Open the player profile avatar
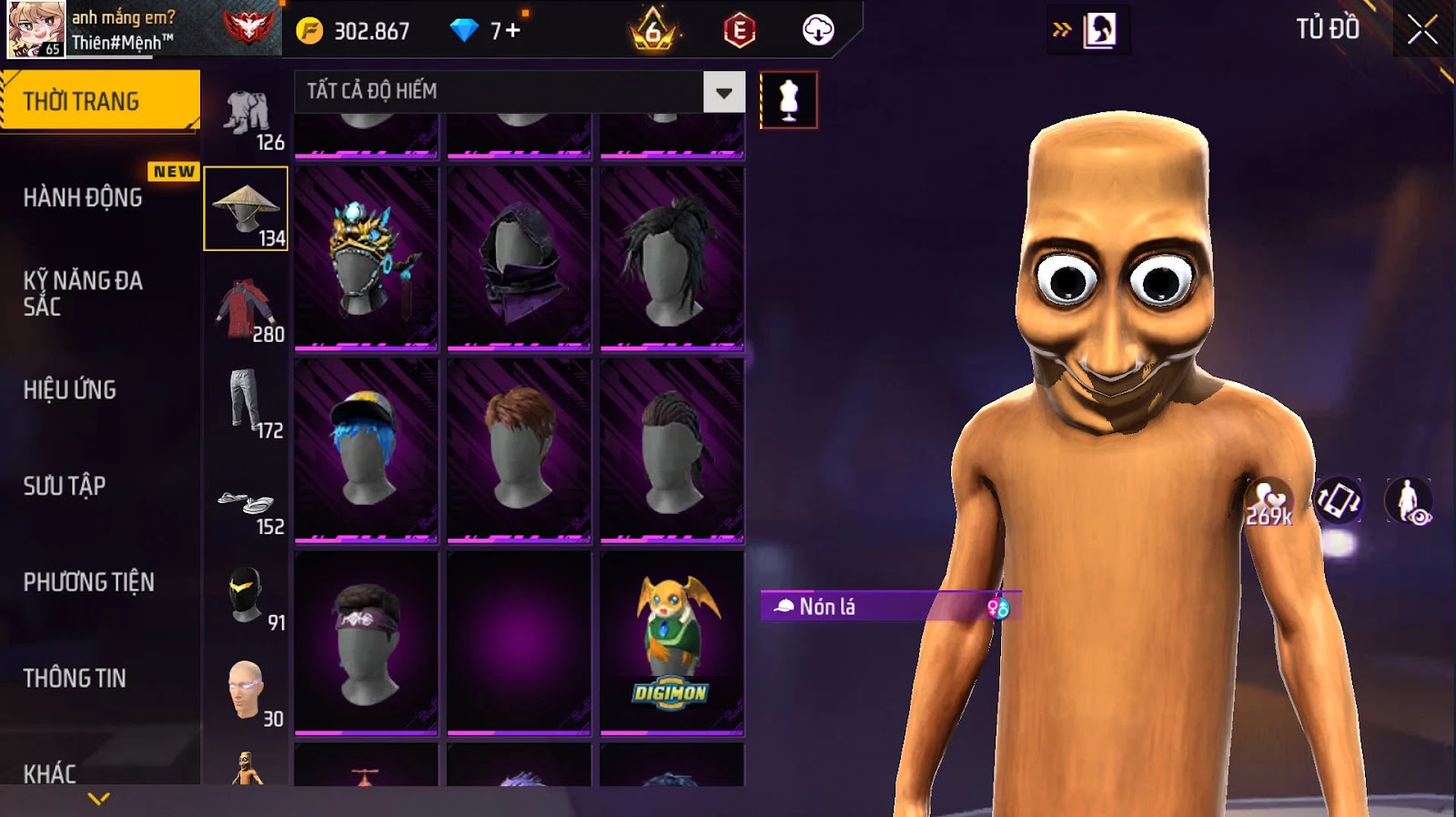Viewport: 1456px width, 817px height. coord(36,29)
